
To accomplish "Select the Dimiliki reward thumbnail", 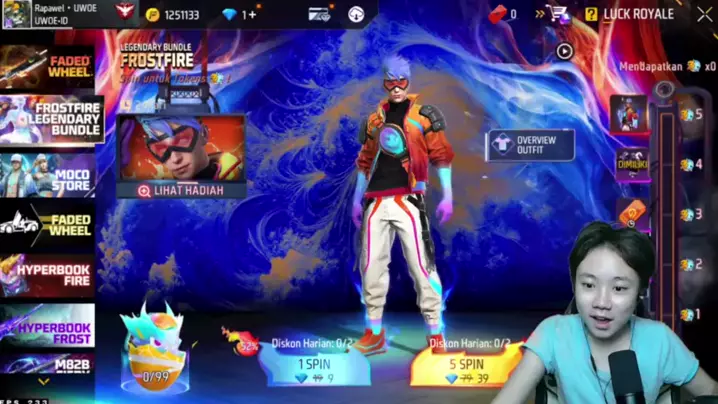I will pos(632,165).
